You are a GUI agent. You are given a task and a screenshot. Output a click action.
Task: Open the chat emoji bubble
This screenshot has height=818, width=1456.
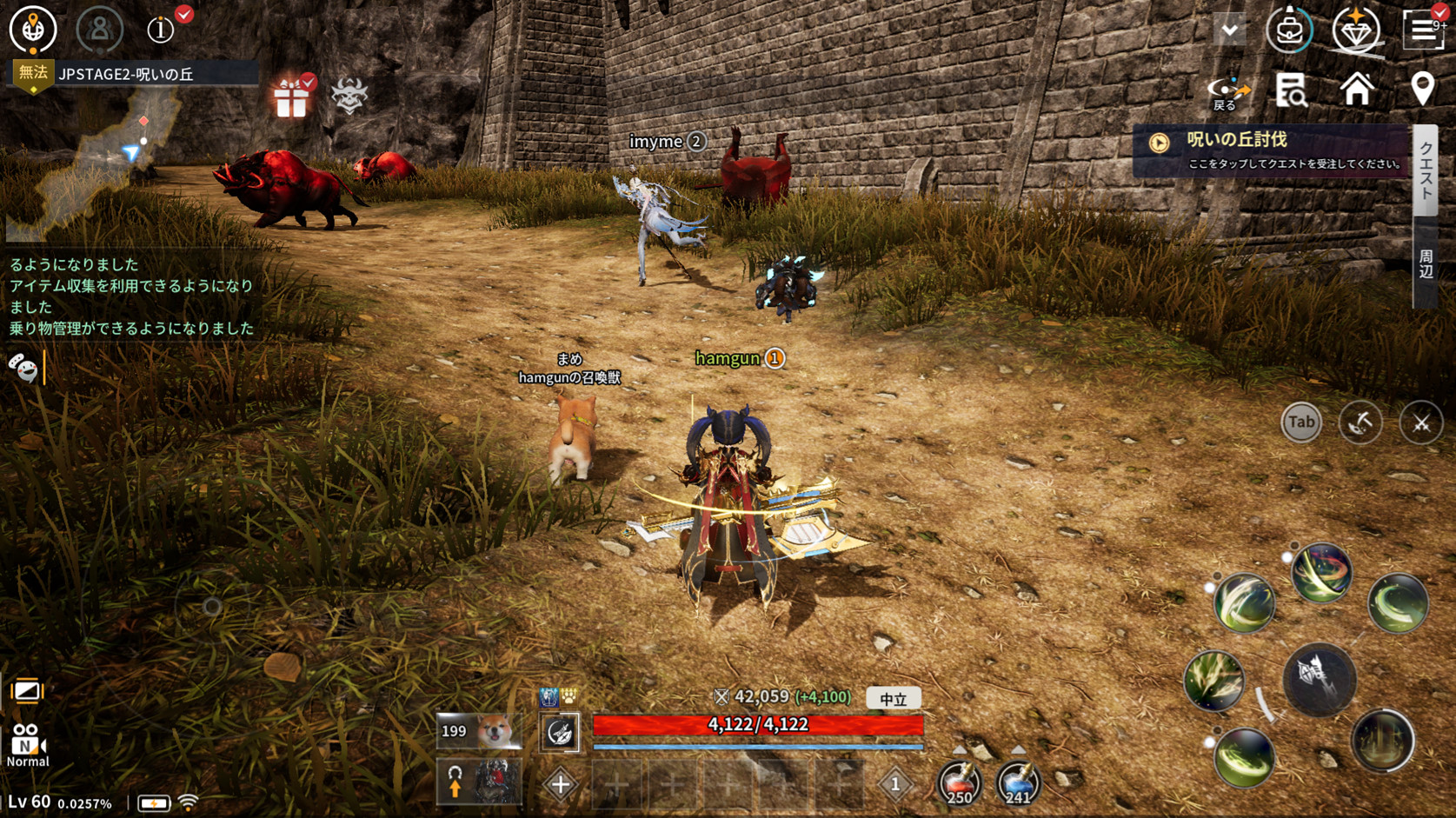tap(23, 369)
